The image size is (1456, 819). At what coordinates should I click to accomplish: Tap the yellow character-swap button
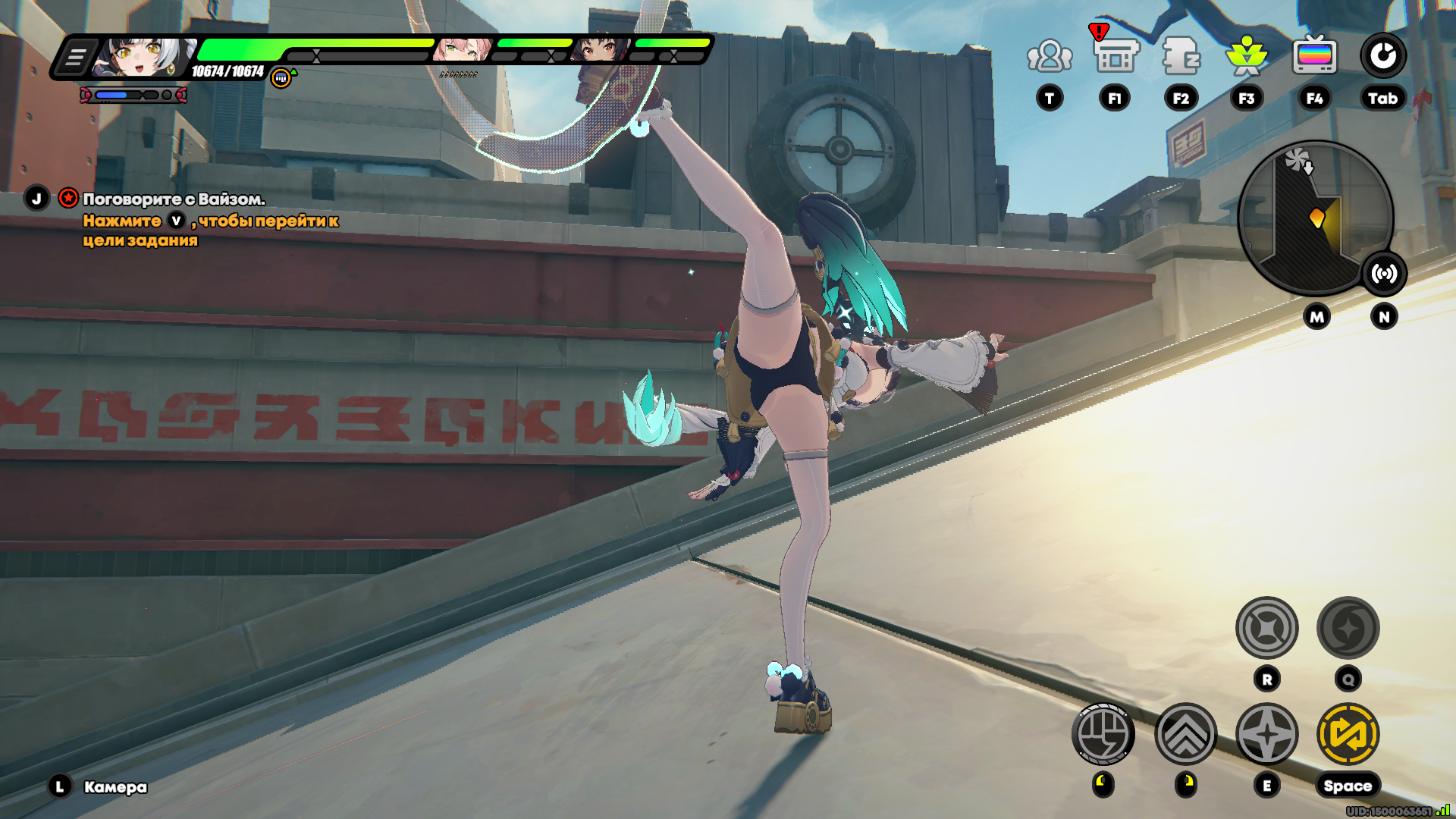point(1348,734)
